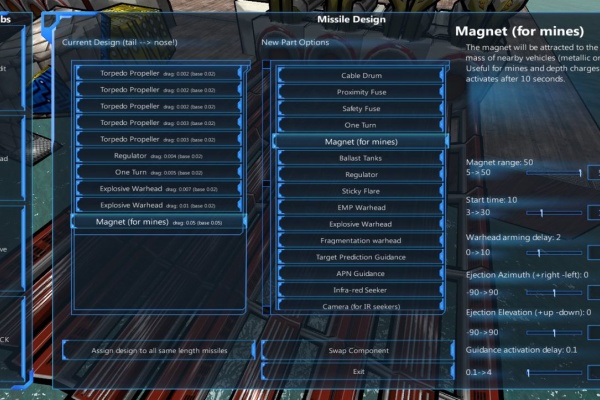The width and height of the screenshot is (600, 400).
Task: Adjust the Start time slider
Action: pyautogui.click(x=540, y=212)
